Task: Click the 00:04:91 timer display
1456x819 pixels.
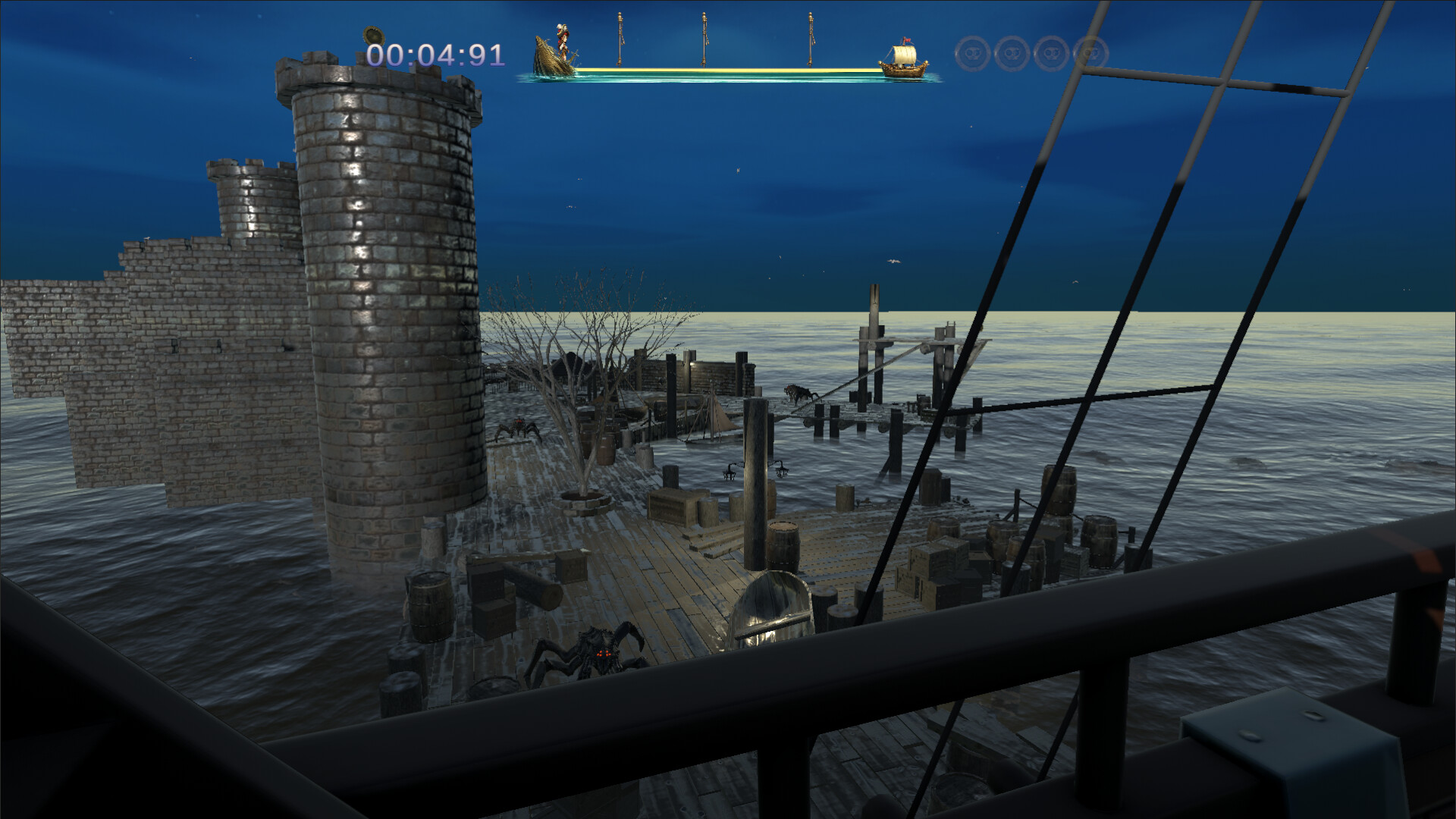Action: pyautogui.click(x=436, y=55)
